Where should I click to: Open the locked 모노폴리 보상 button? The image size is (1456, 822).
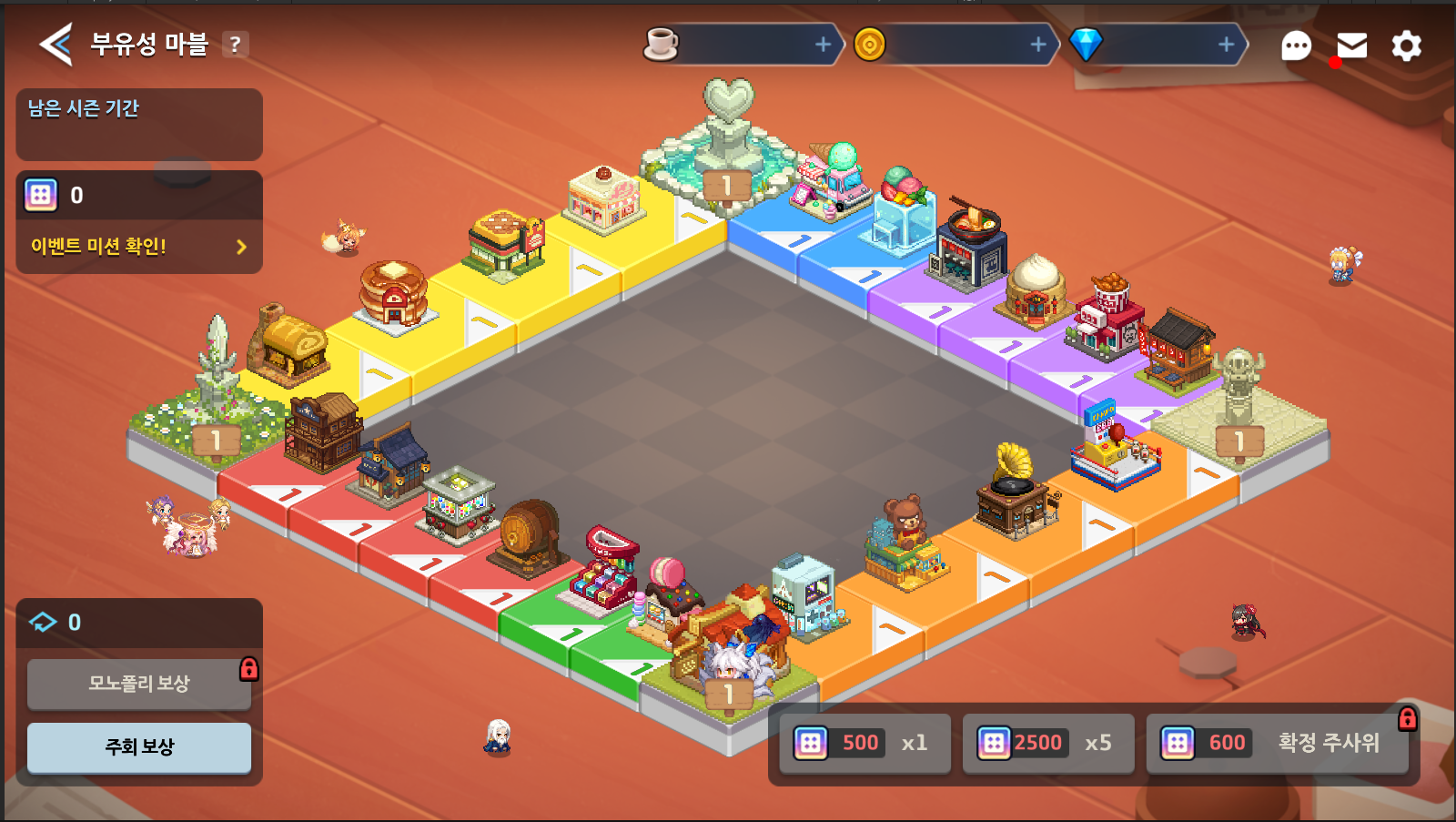tap(139, 684)
